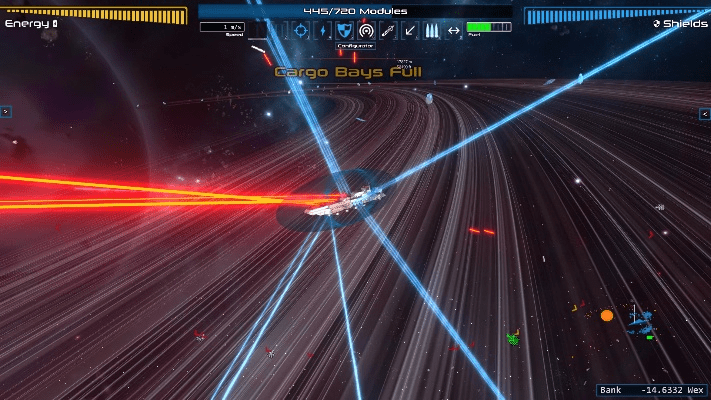Image resolution: width=711 pixels, height=400 pixels.
Task: Activate the diagonal arrow icon
Action: (410, 31)
